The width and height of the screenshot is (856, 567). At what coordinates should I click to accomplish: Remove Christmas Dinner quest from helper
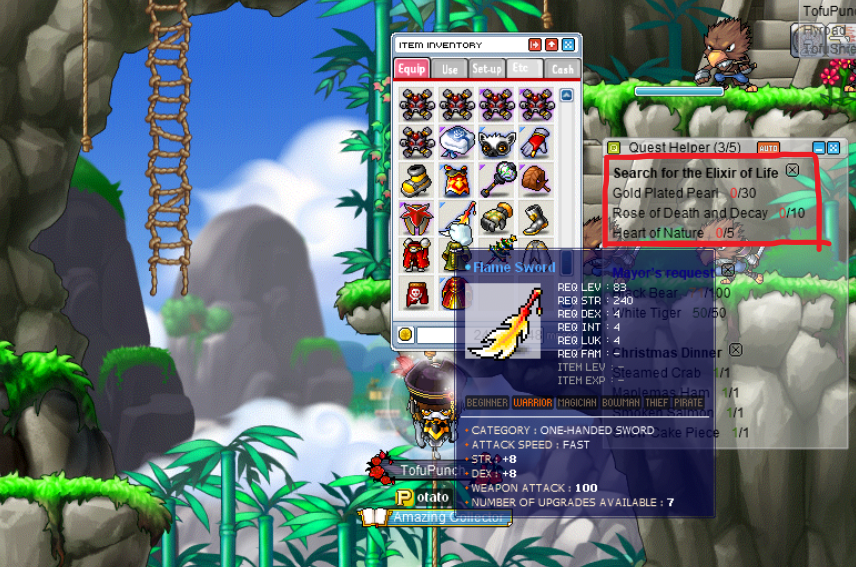[735, 351]
